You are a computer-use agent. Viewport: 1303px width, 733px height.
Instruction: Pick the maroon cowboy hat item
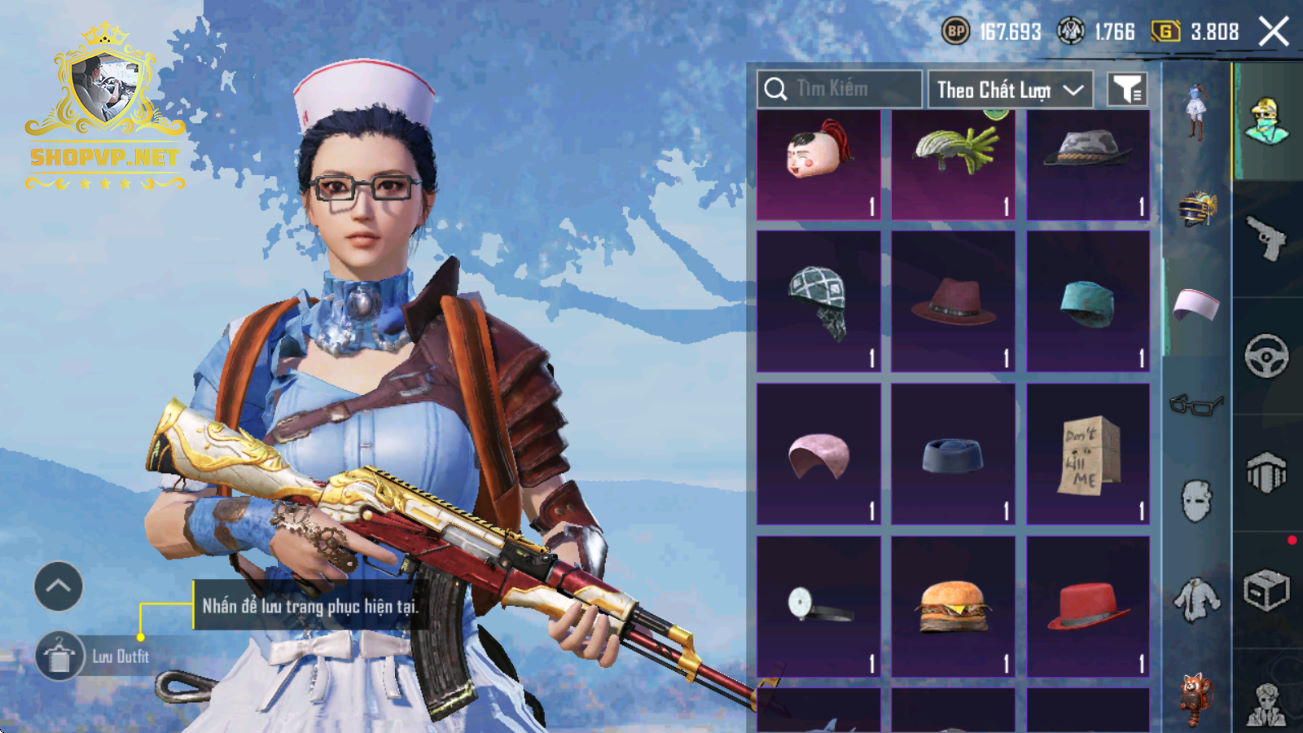pos(953,302)
